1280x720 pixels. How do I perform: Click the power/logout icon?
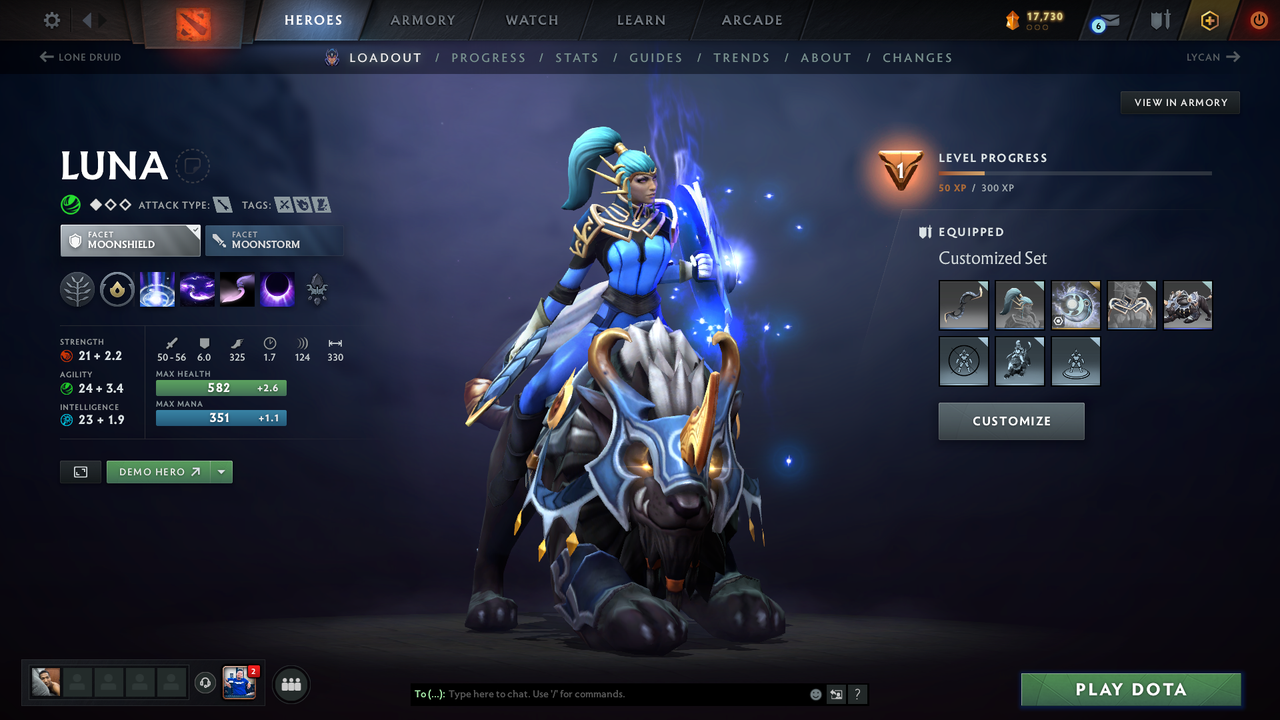tap(1258, 20)
